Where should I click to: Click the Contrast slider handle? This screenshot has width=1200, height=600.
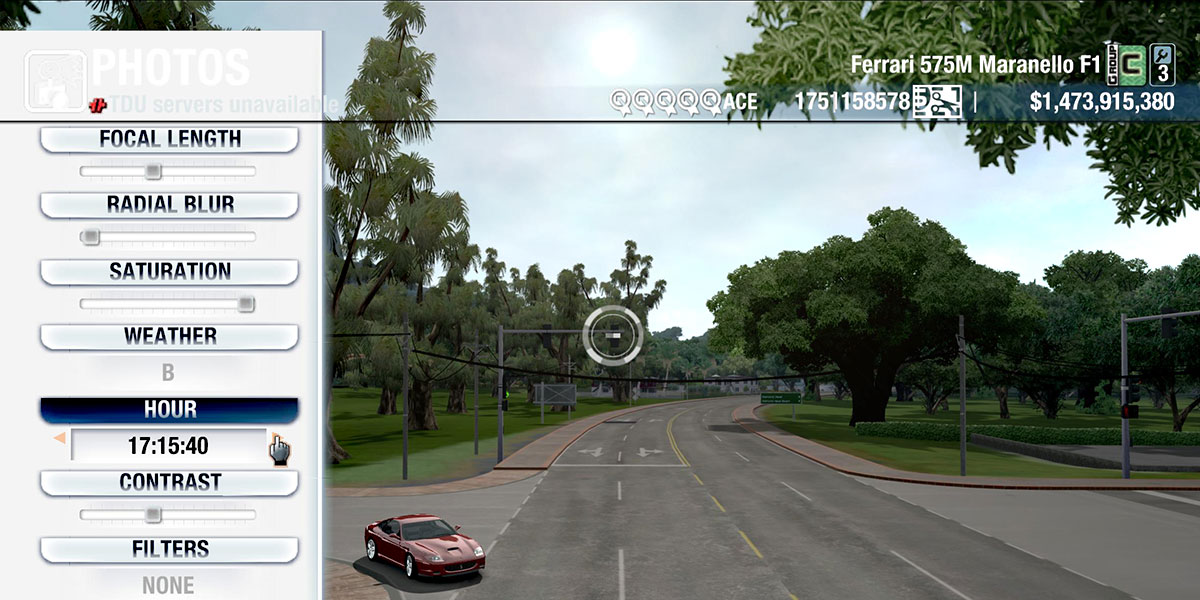tap(152, 515)
